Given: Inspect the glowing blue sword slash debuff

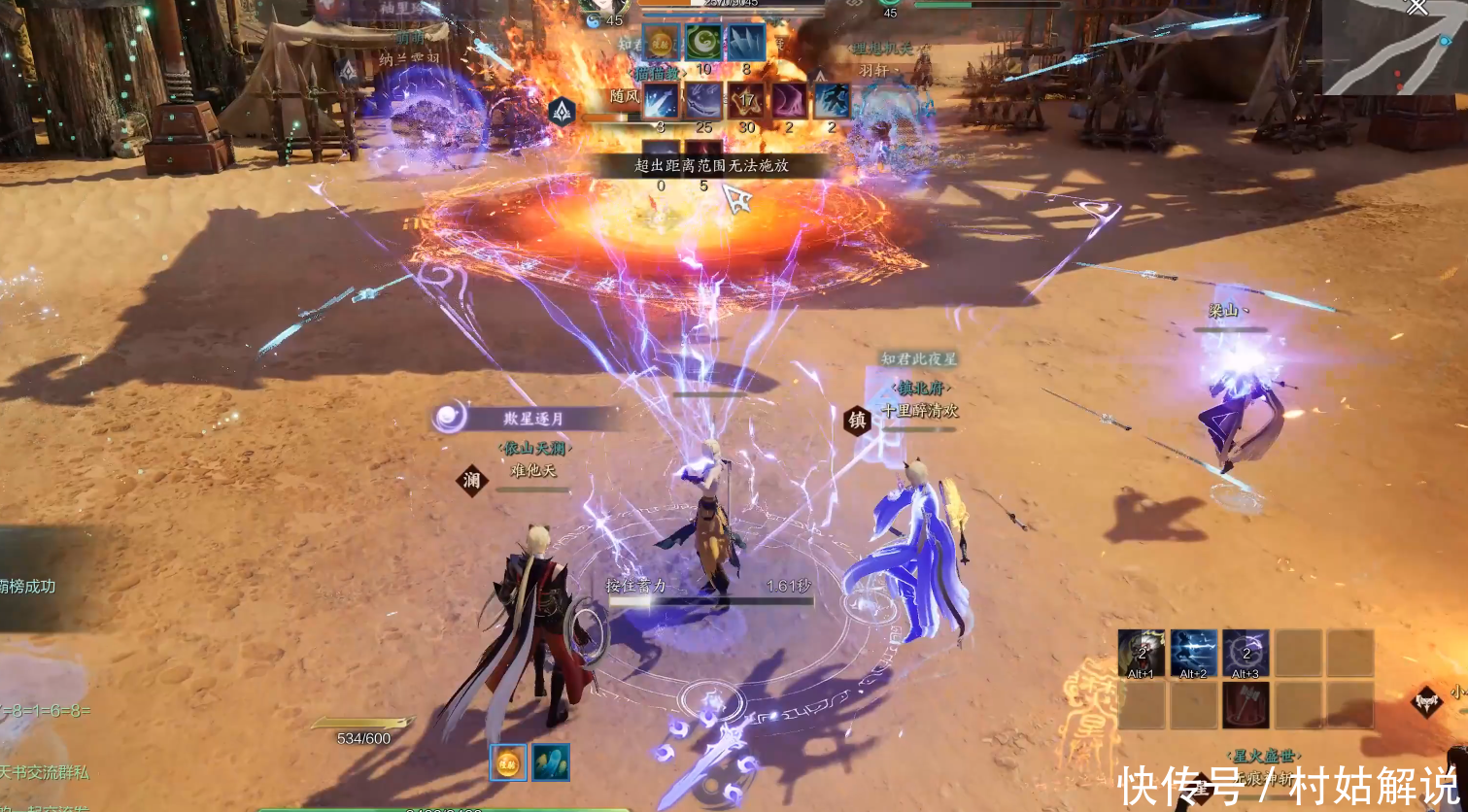Looking at the screenshot, I should tap(661, 101).
